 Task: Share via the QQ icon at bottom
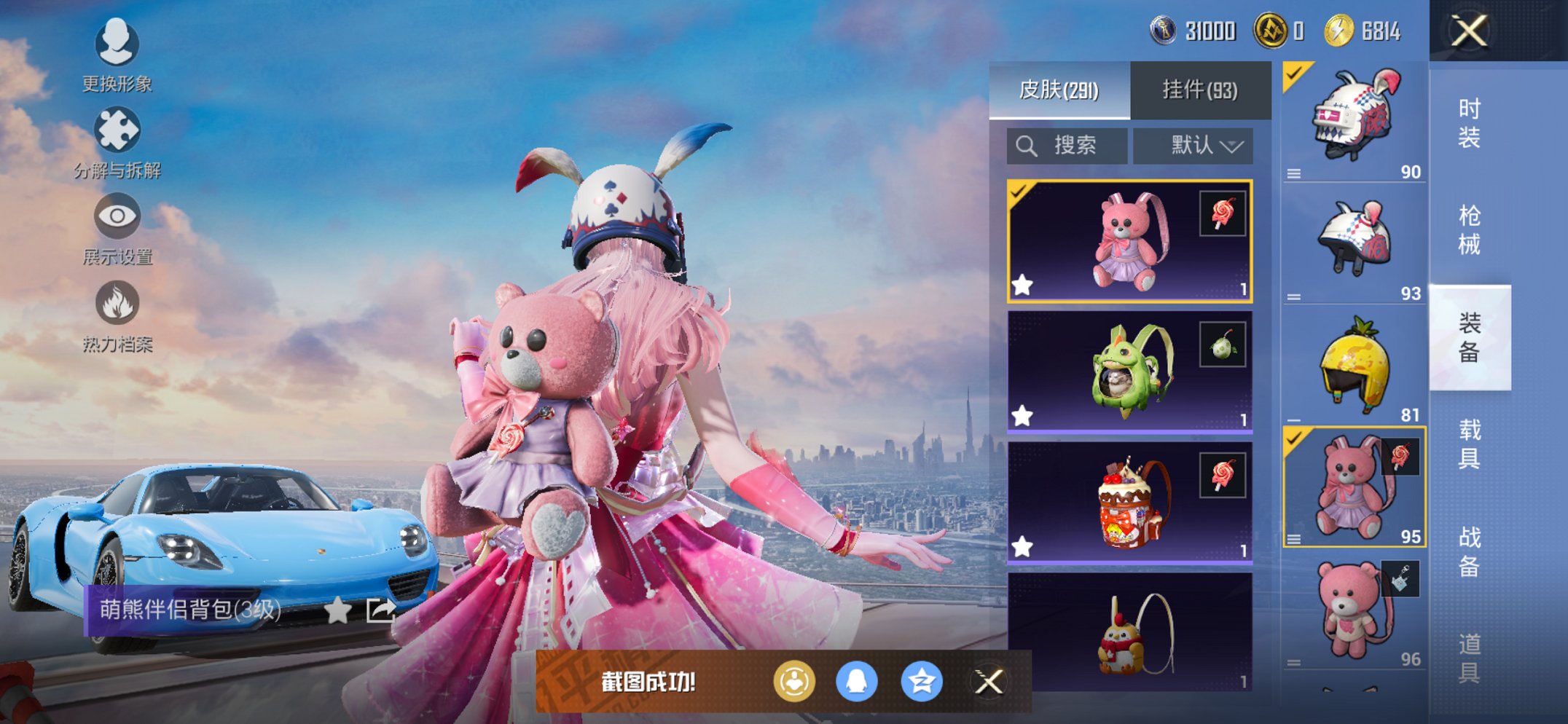[856, 680]
